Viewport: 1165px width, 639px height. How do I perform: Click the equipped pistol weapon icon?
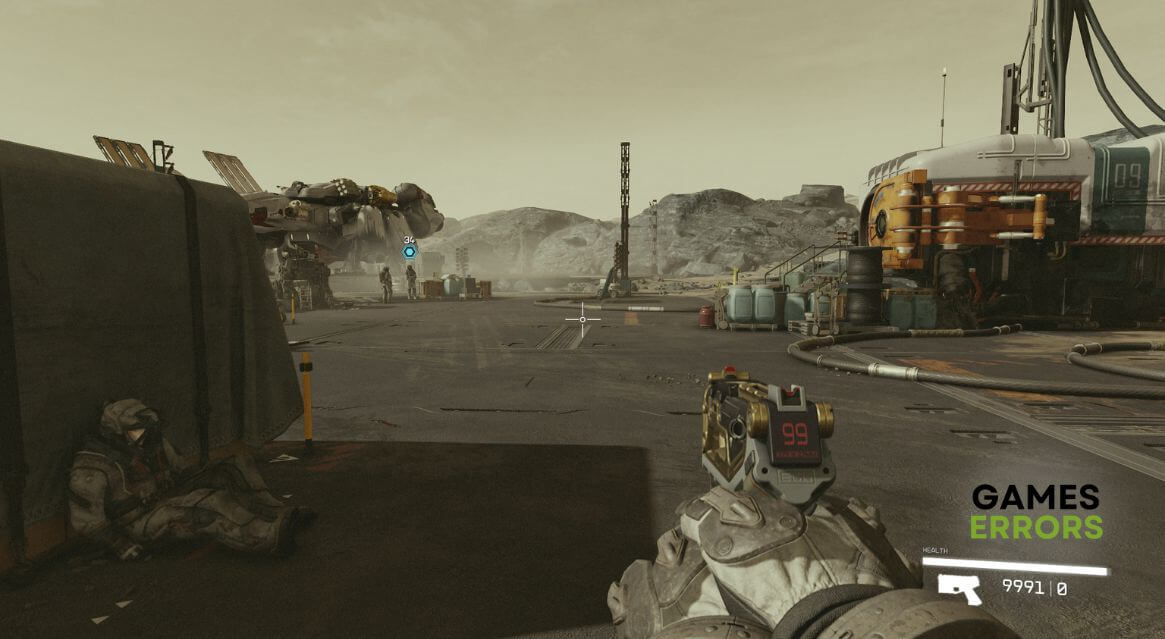point(960,589)
